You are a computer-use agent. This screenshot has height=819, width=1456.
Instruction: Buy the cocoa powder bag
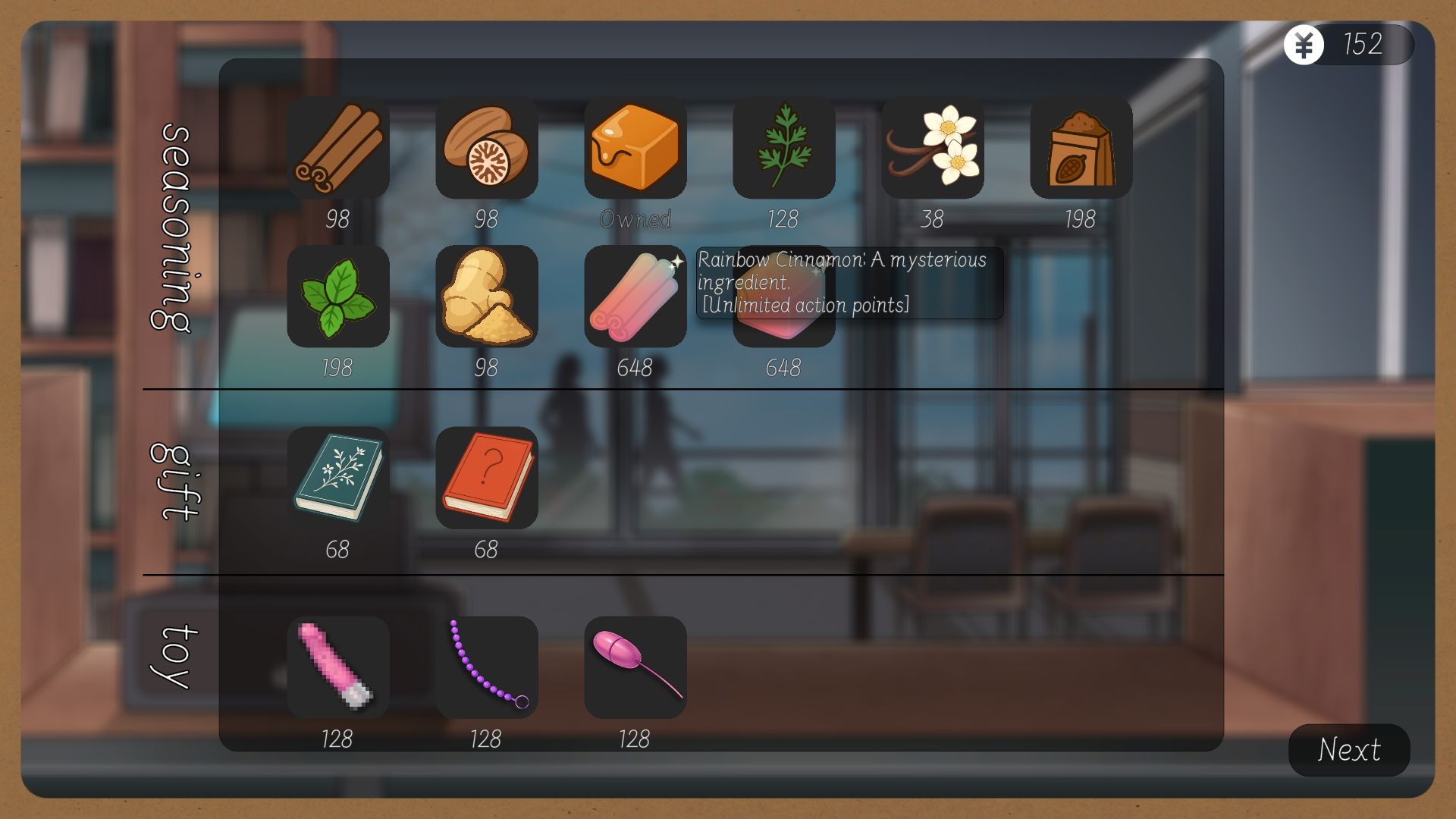(x=1081, y=148)
